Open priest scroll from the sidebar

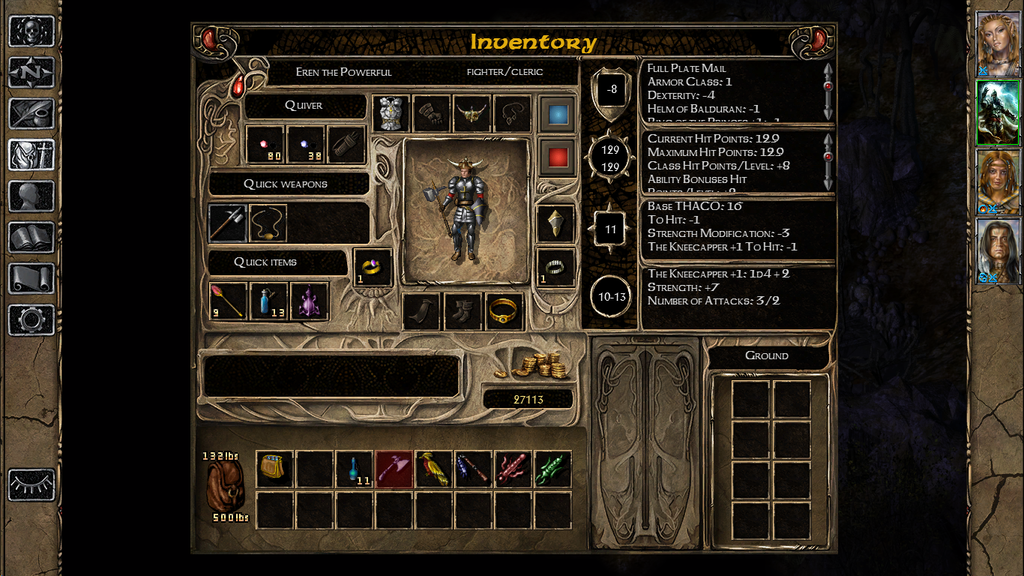point(31,278)
